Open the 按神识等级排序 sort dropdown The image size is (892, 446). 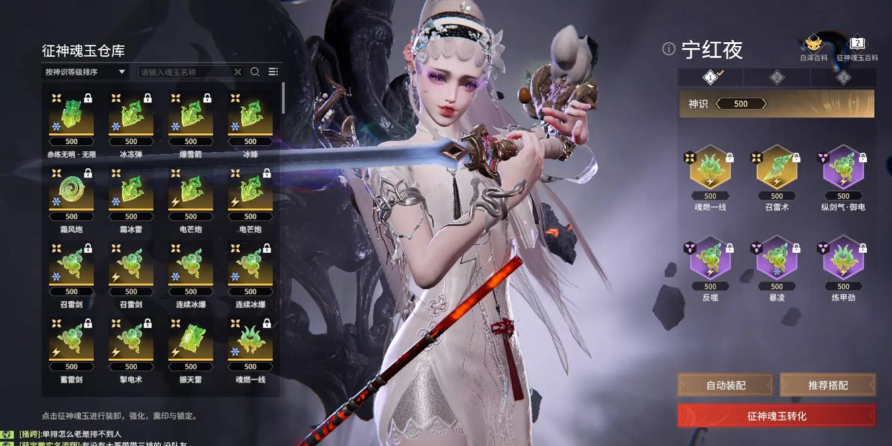[x=86, y=72]
